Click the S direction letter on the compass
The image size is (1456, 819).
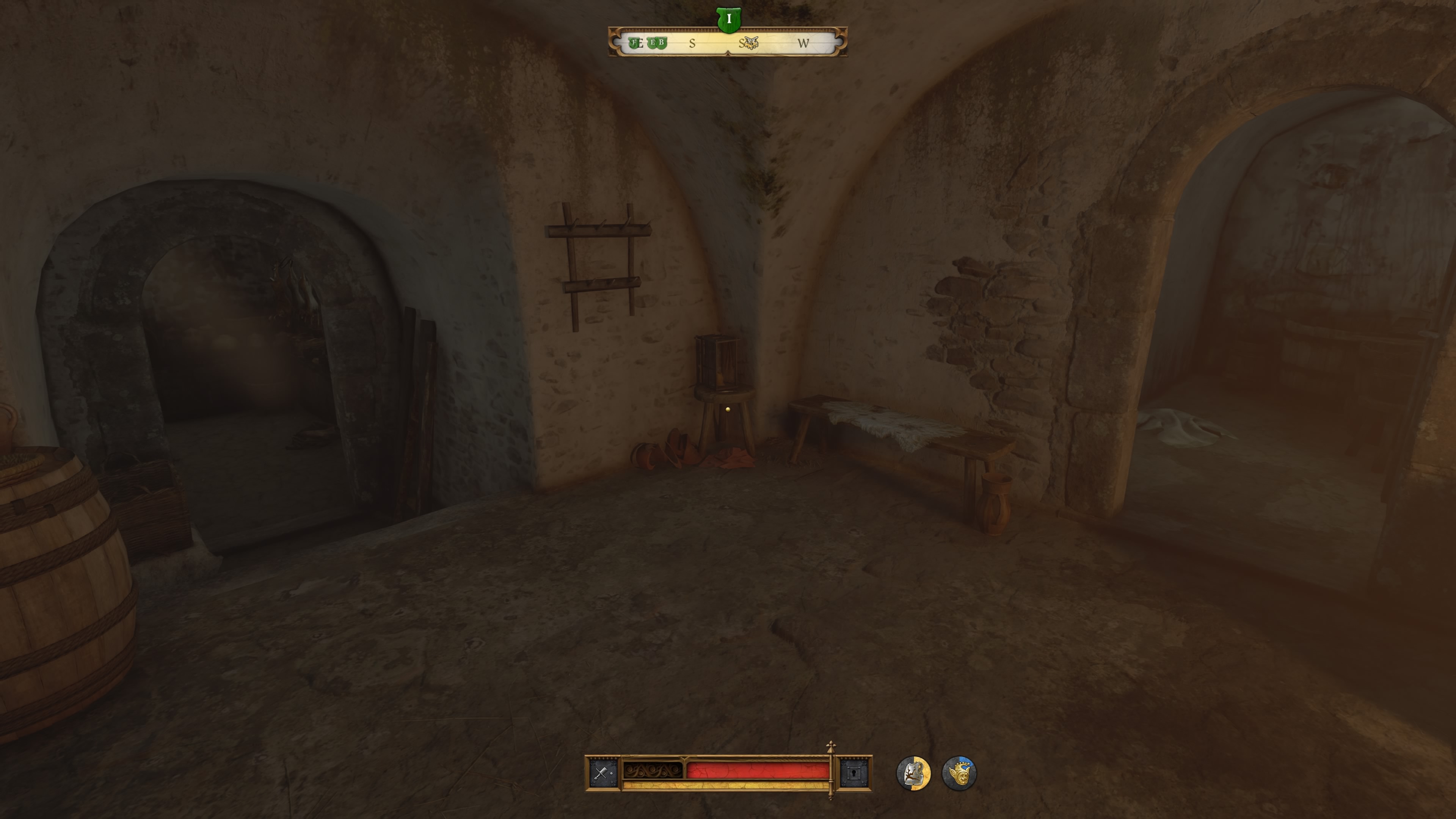pos(692,43)
